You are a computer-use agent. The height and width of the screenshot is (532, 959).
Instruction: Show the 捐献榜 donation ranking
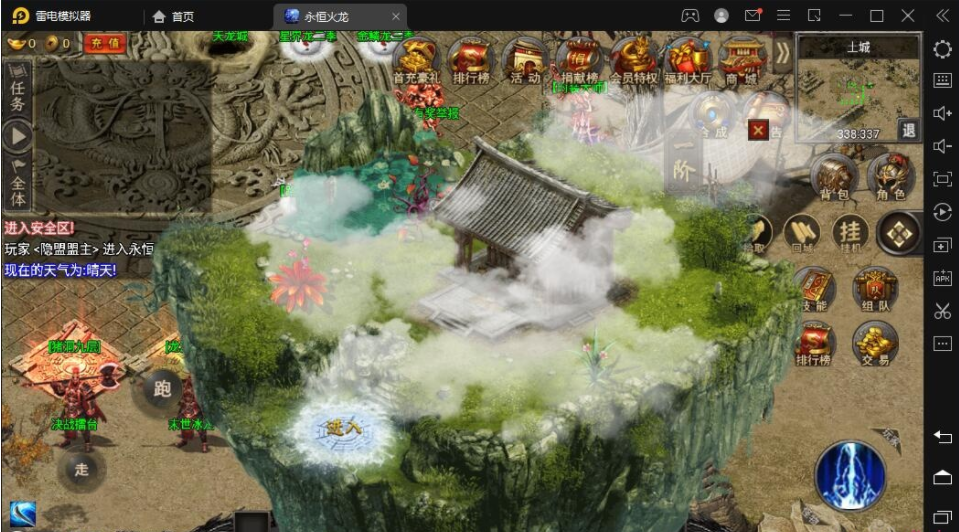pos(578,61)
